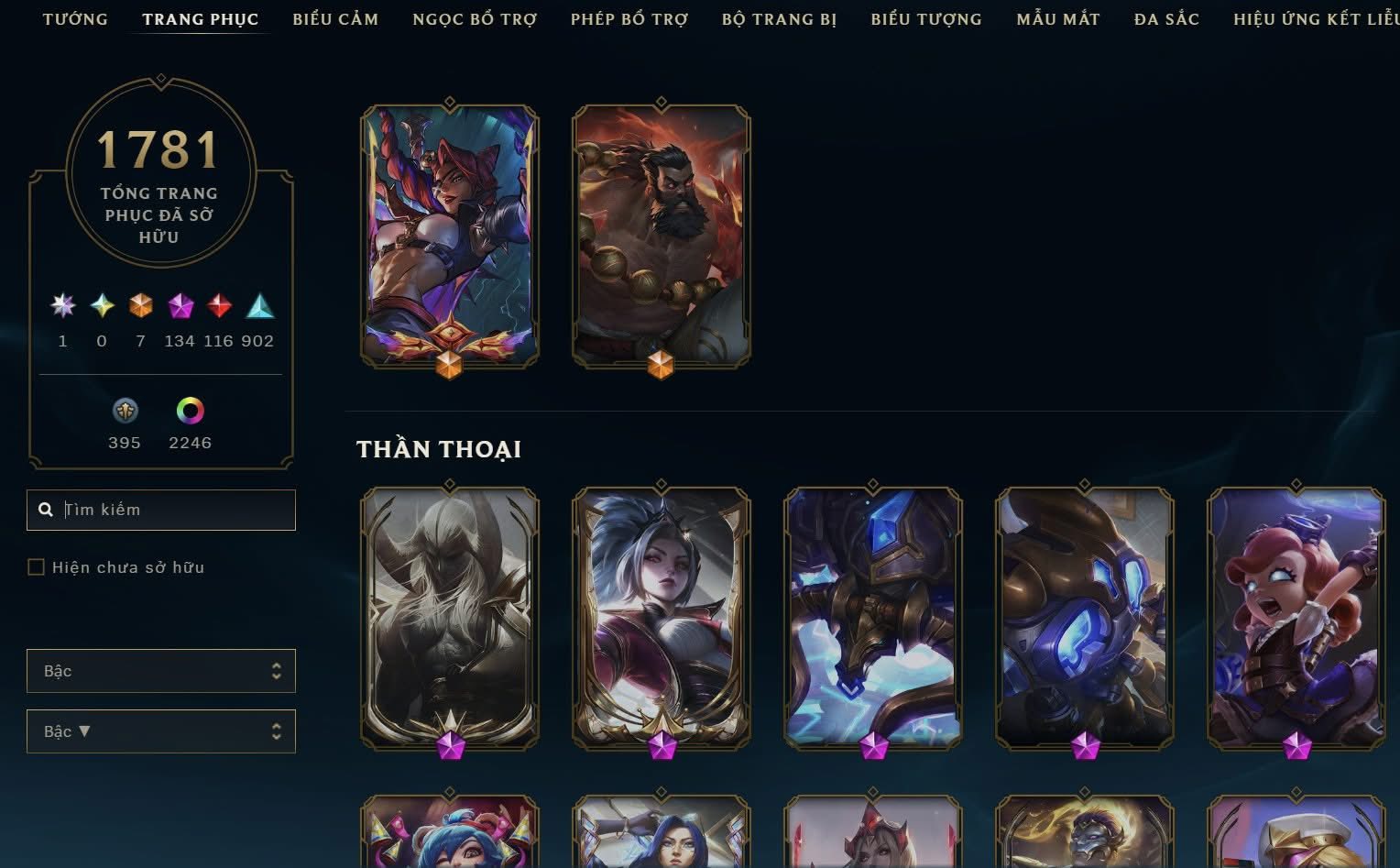Click the crest badge icon showing 395
The image size is (1400, 868).
tap(126, 411)
